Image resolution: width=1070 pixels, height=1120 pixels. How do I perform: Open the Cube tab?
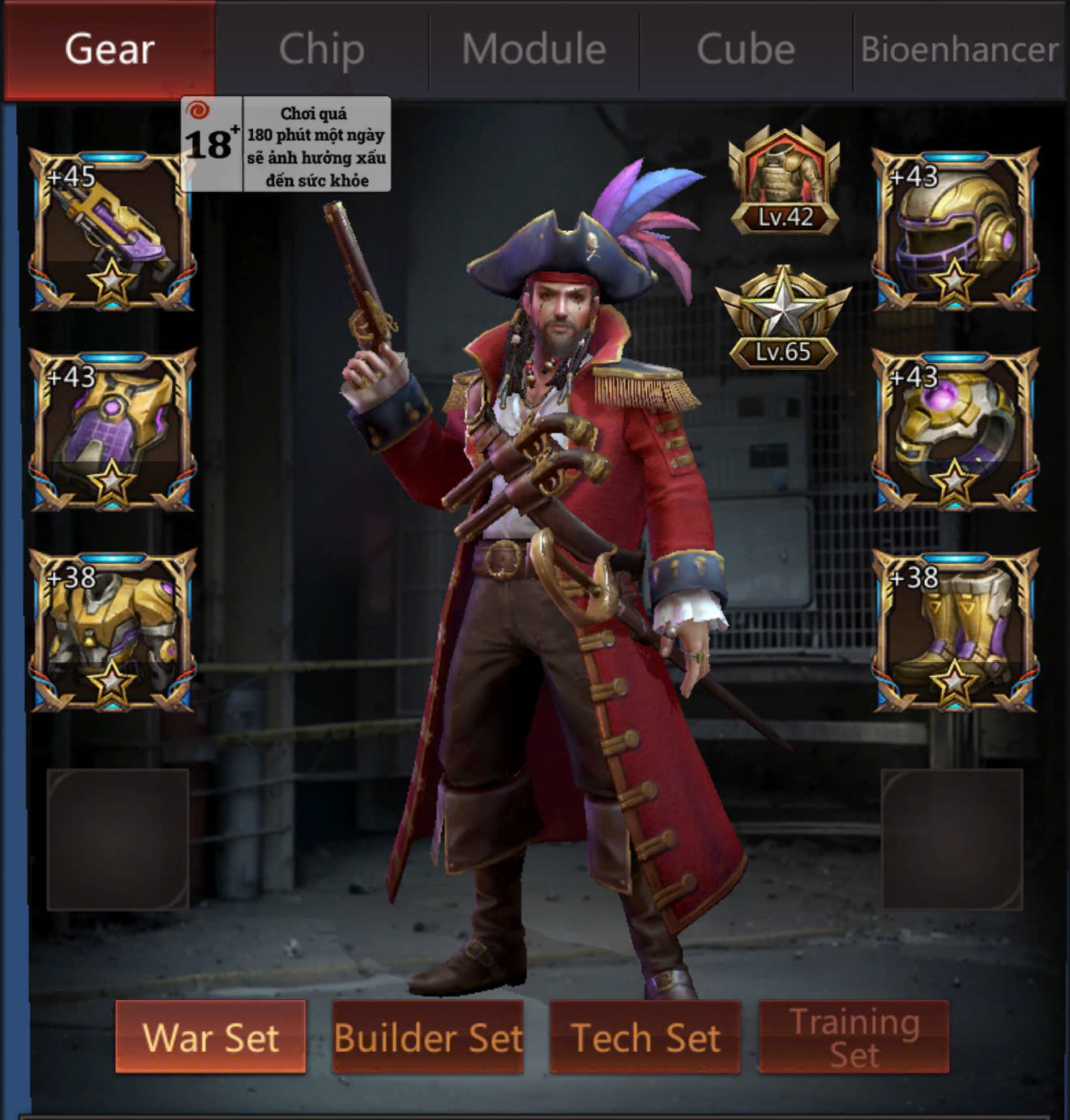[746, 49]
